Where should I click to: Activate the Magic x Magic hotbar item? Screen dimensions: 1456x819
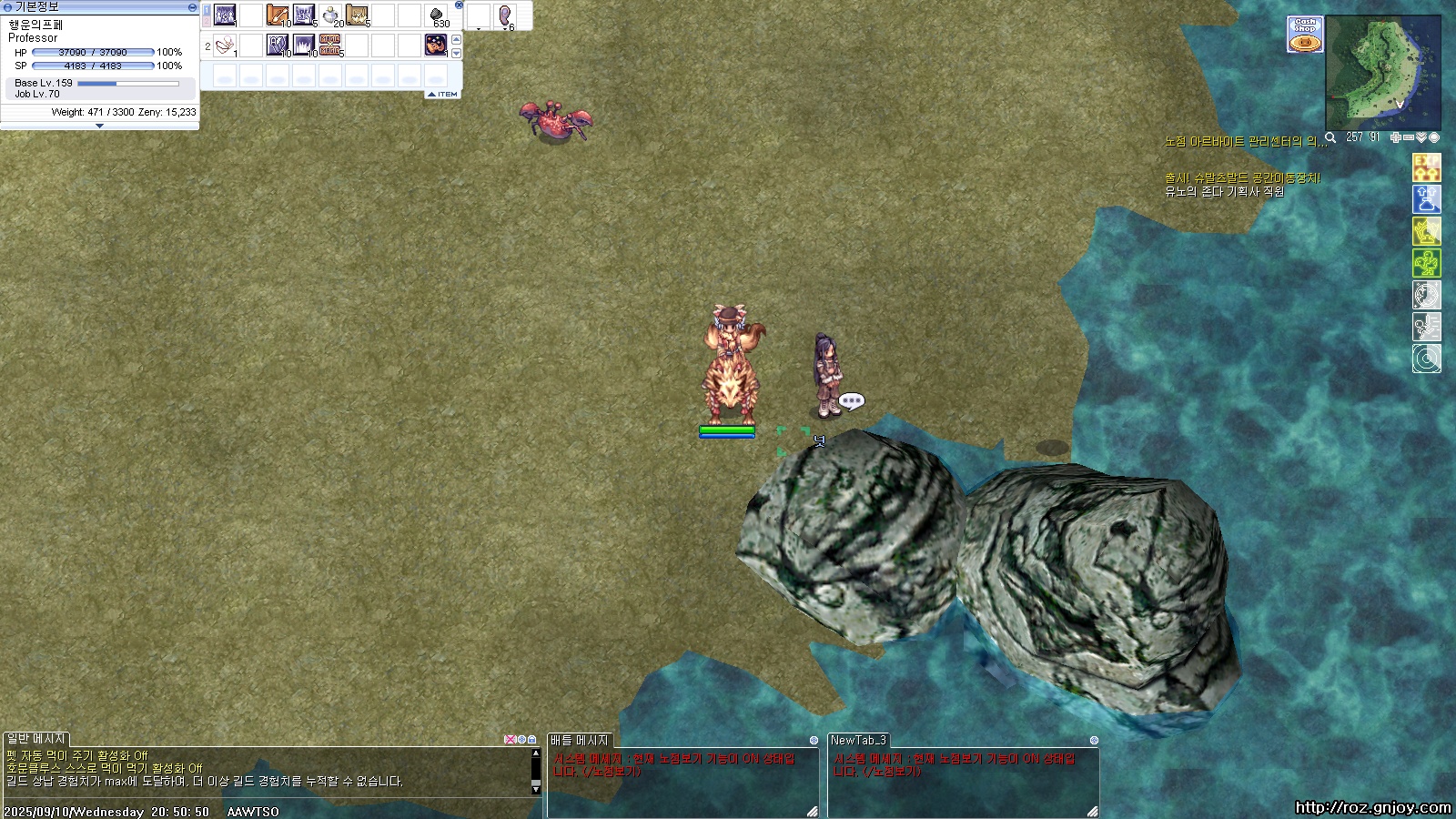point(330,45)
